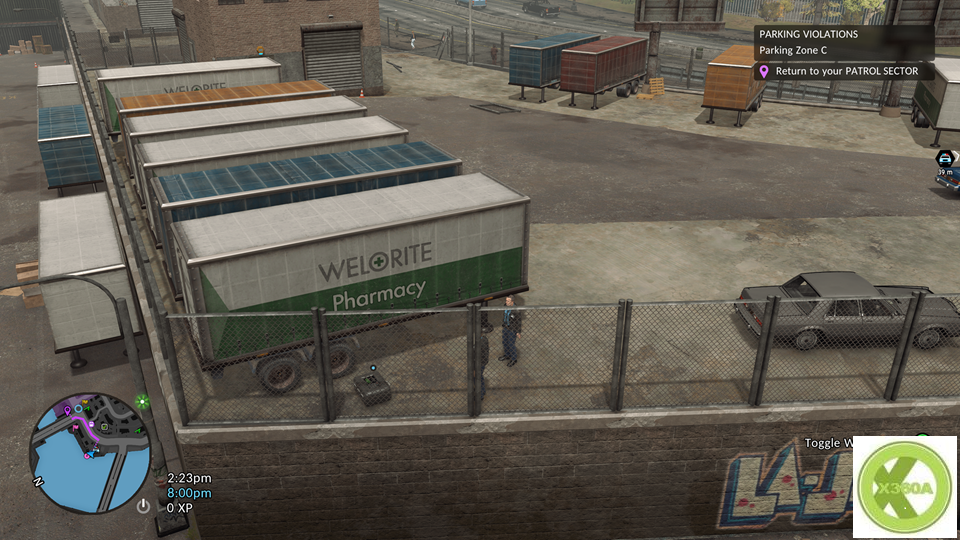Click the circular minimap
Image resolution: width=960 pixels, height=540 pixels.
coord(90,452)
